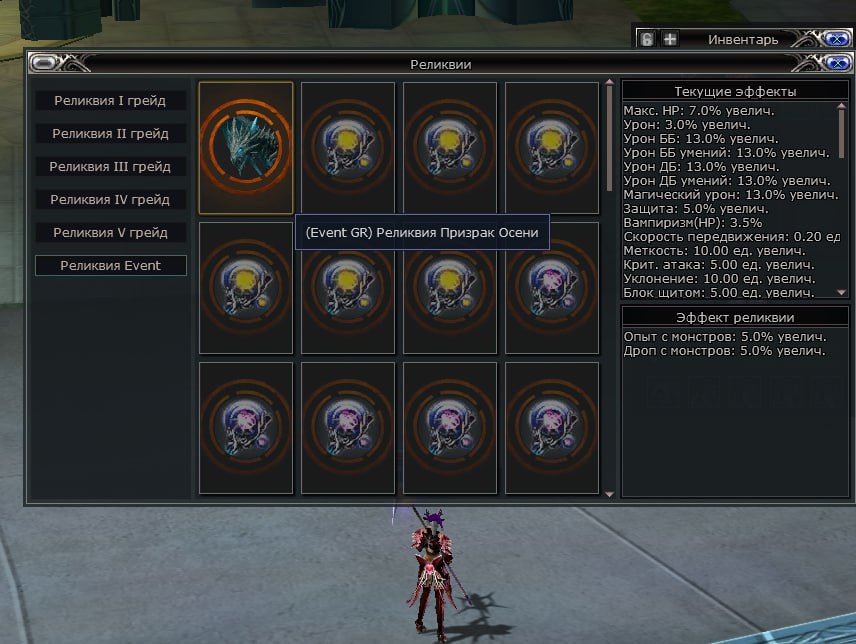Click the plus button on Инвентарь bar
This screenshot has width=856, height=644.
670,40
